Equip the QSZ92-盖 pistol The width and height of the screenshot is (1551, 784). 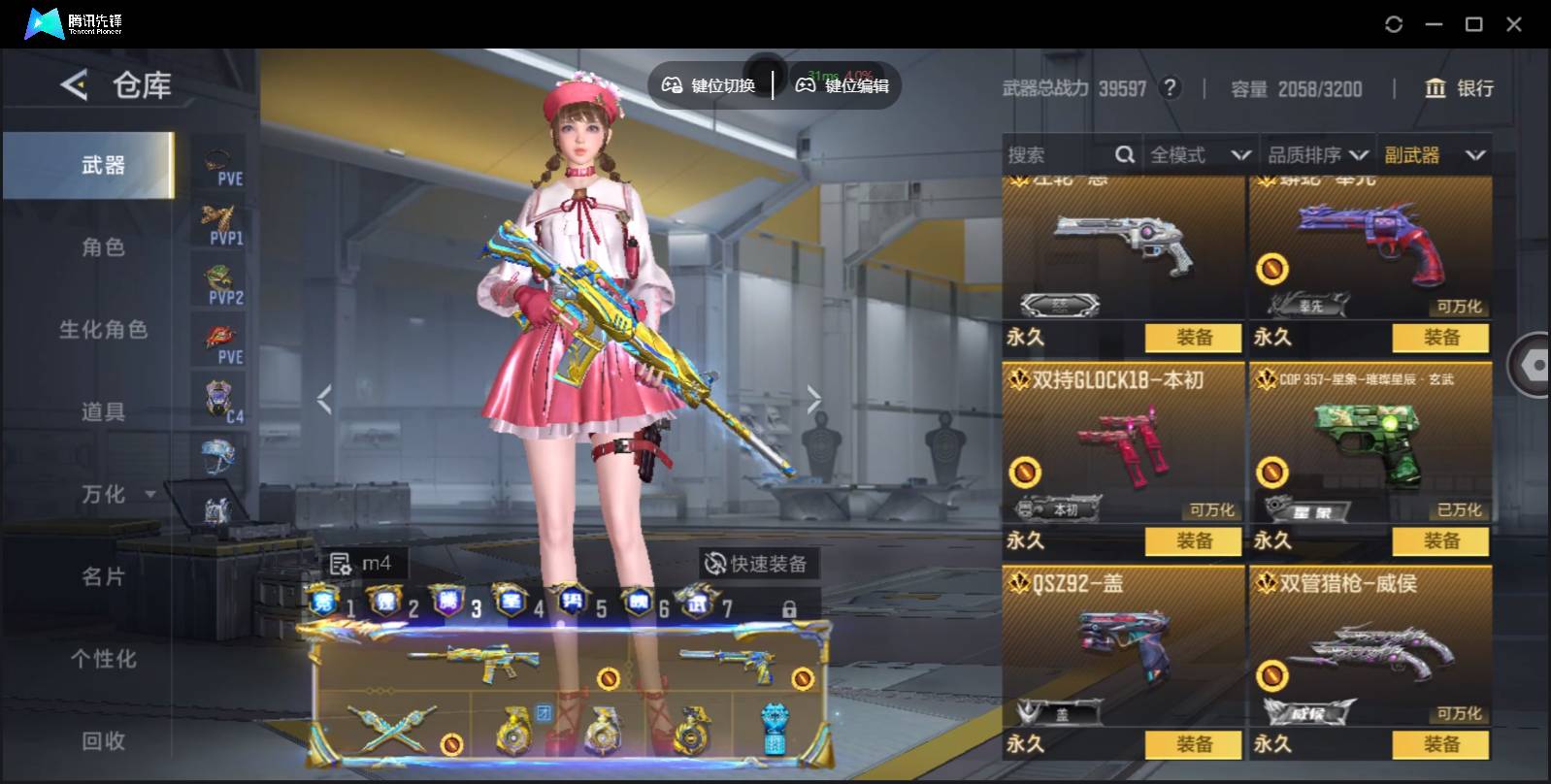[1193, 744]
